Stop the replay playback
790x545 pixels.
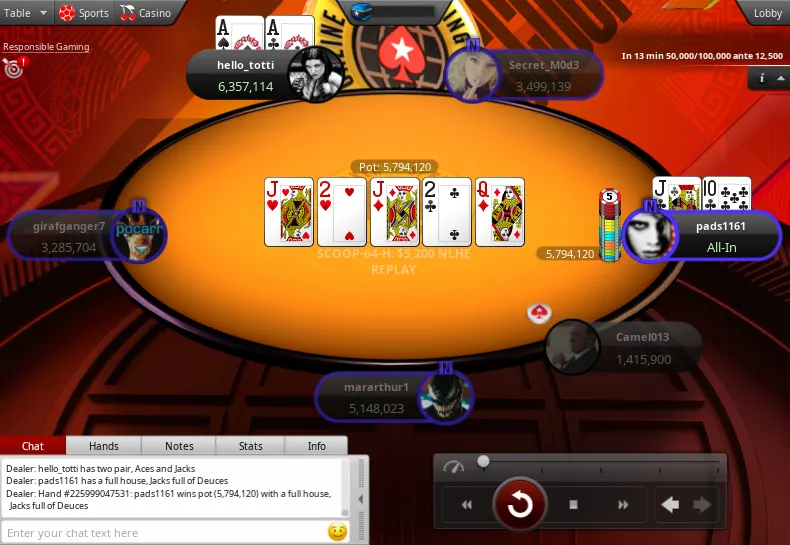[x=574, y=505]
